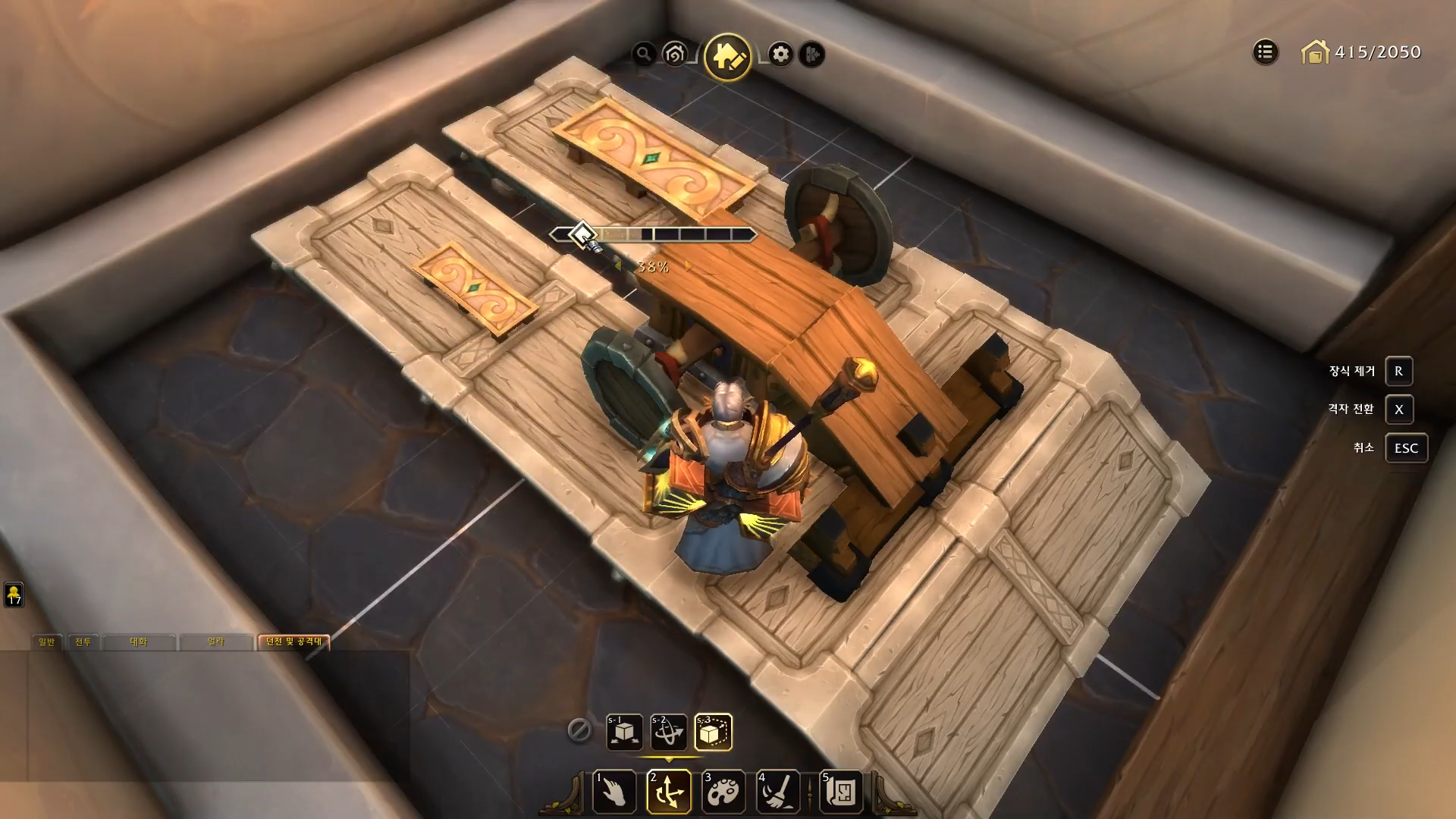The height and width of the screenshot is (819, 1456).
Task: Activate the move and rotate axes tool
Action: coord(669,792)
